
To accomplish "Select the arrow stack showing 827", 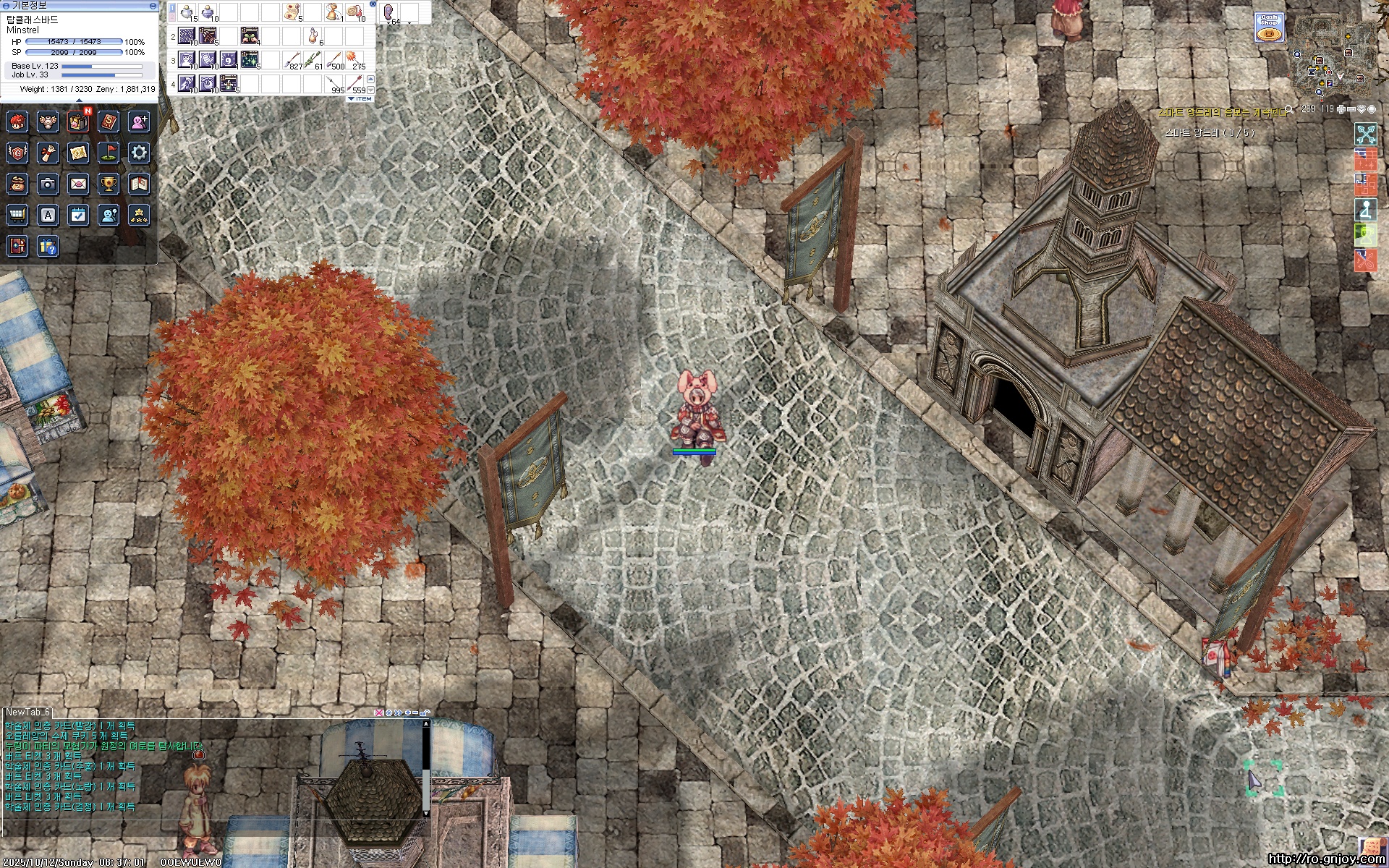I will pos(292,59).
